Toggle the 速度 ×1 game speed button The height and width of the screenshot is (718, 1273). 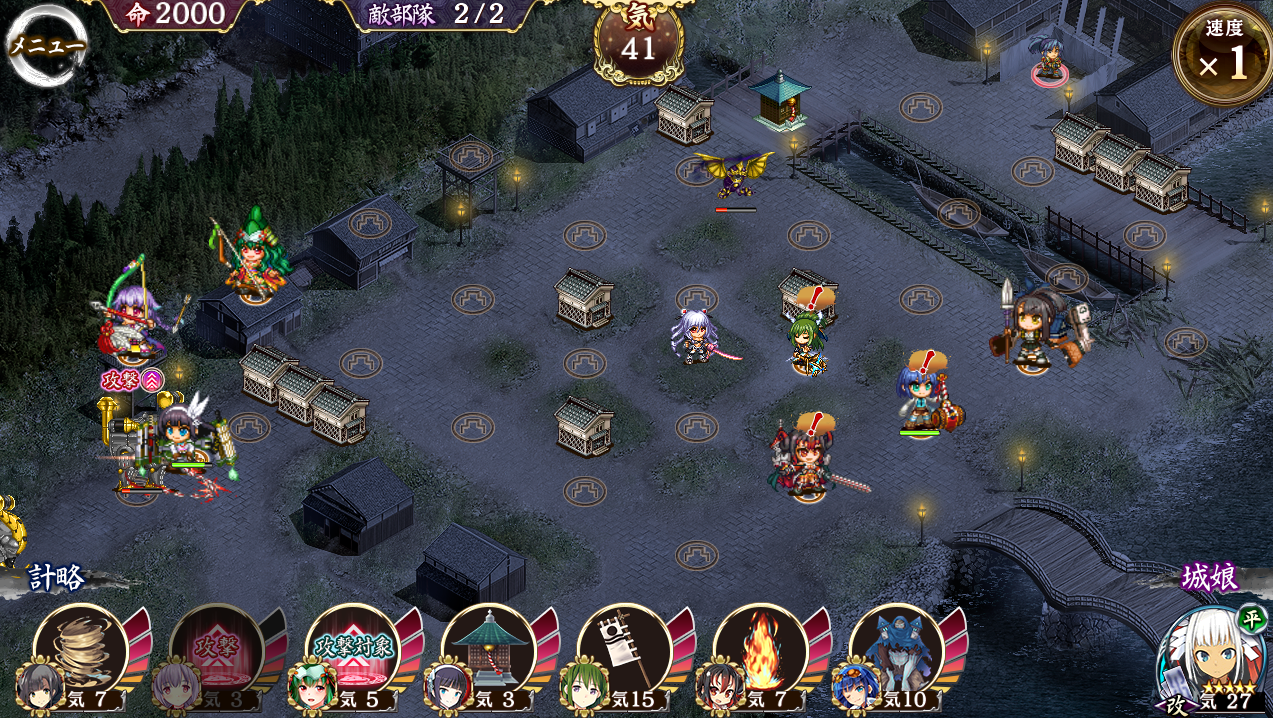(1222, 55)
